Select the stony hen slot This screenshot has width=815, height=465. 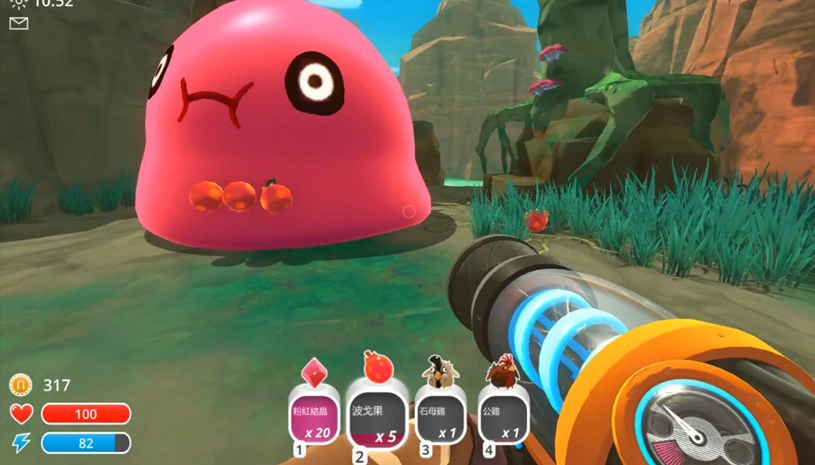pyautogui.click(x=439, y=414)
